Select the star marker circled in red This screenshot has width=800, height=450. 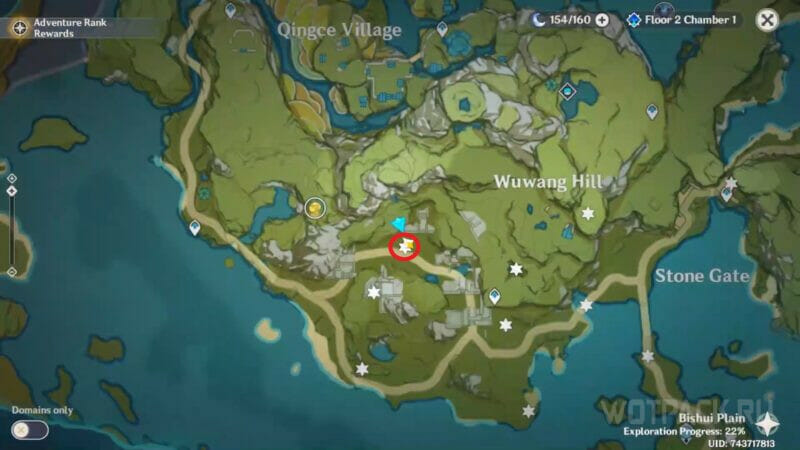[405, 244]
